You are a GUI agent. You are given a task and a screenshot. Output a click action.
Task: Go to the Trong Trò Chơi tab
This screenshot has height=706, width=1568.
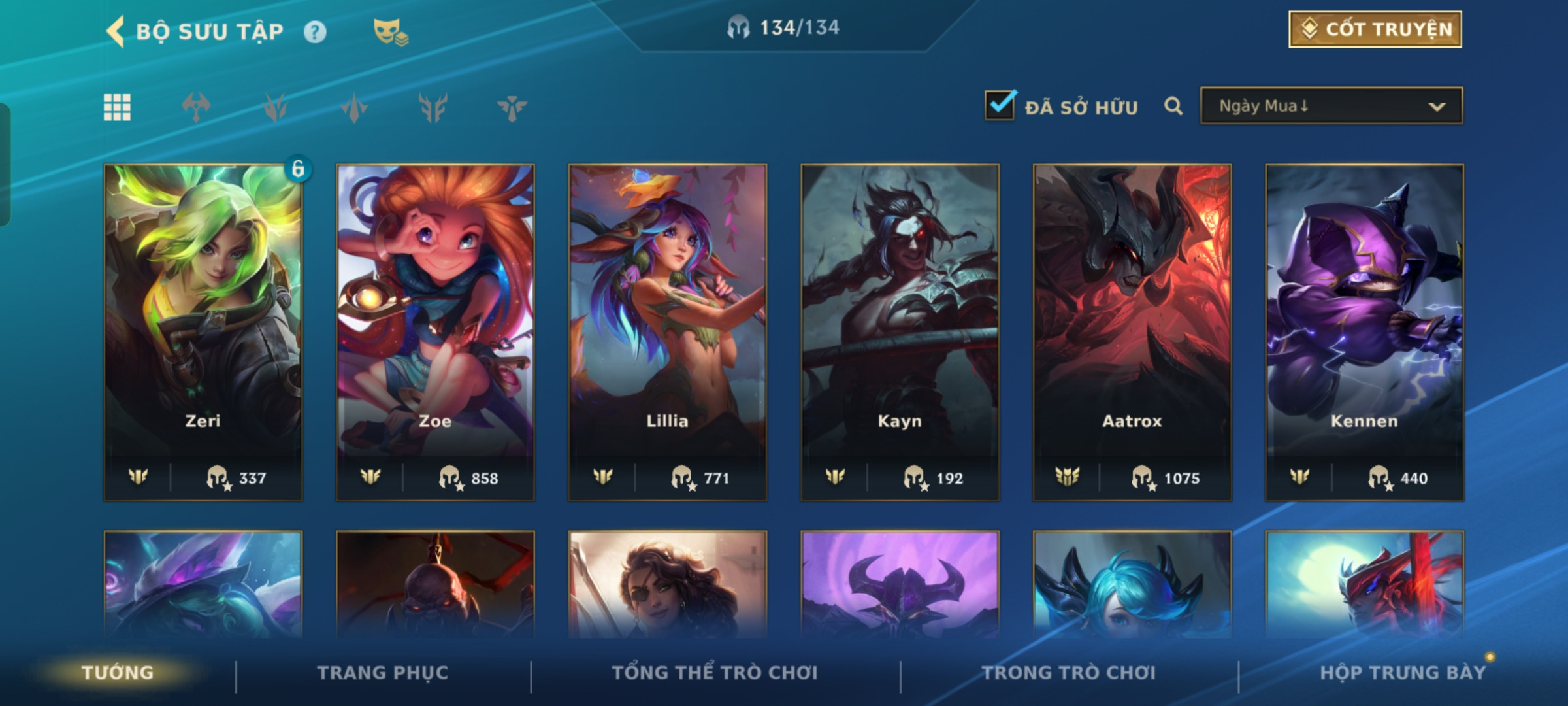tap(1069, 672)
